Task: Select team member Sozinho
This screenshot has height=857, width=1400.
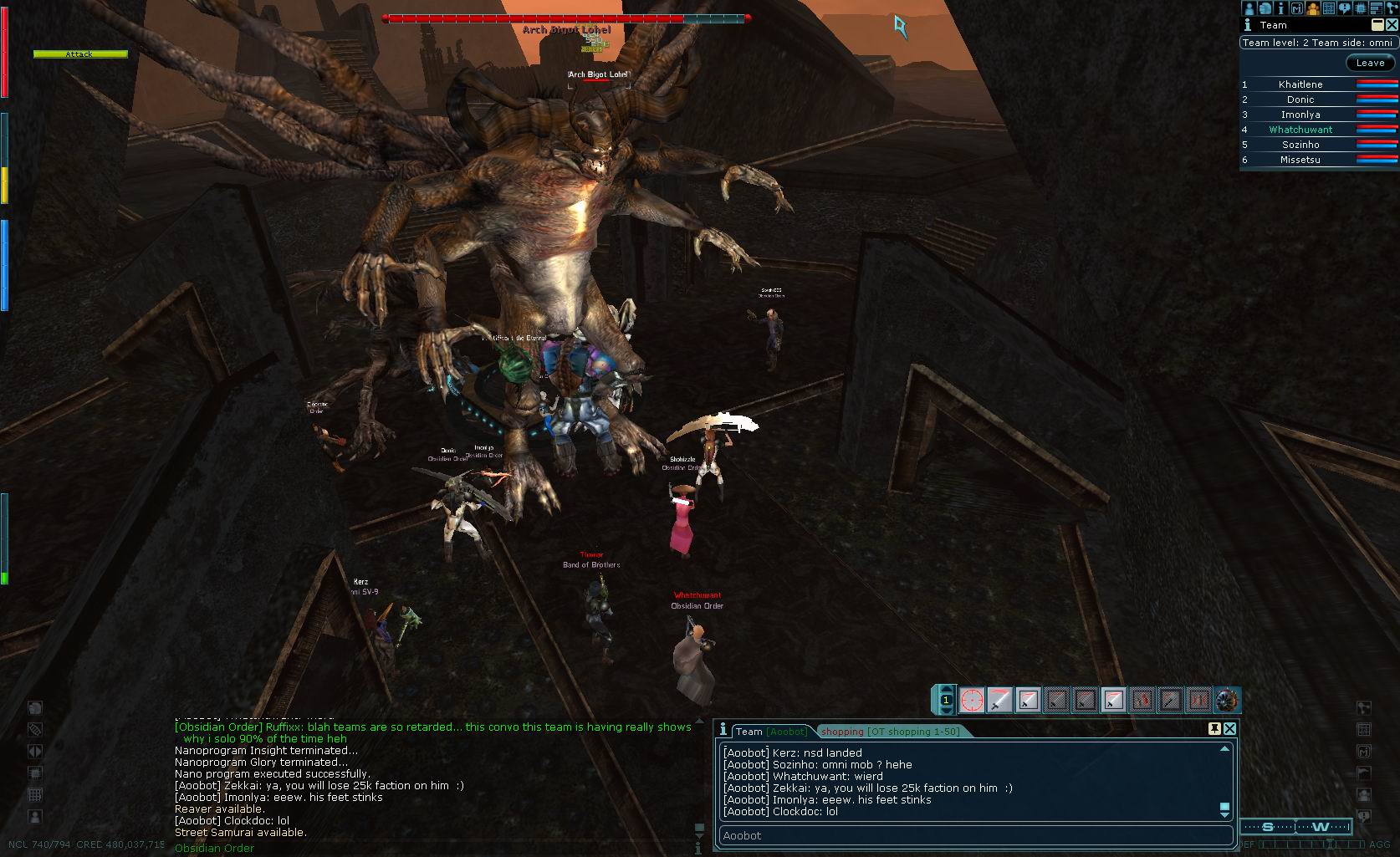Action: pos(1300,145)
